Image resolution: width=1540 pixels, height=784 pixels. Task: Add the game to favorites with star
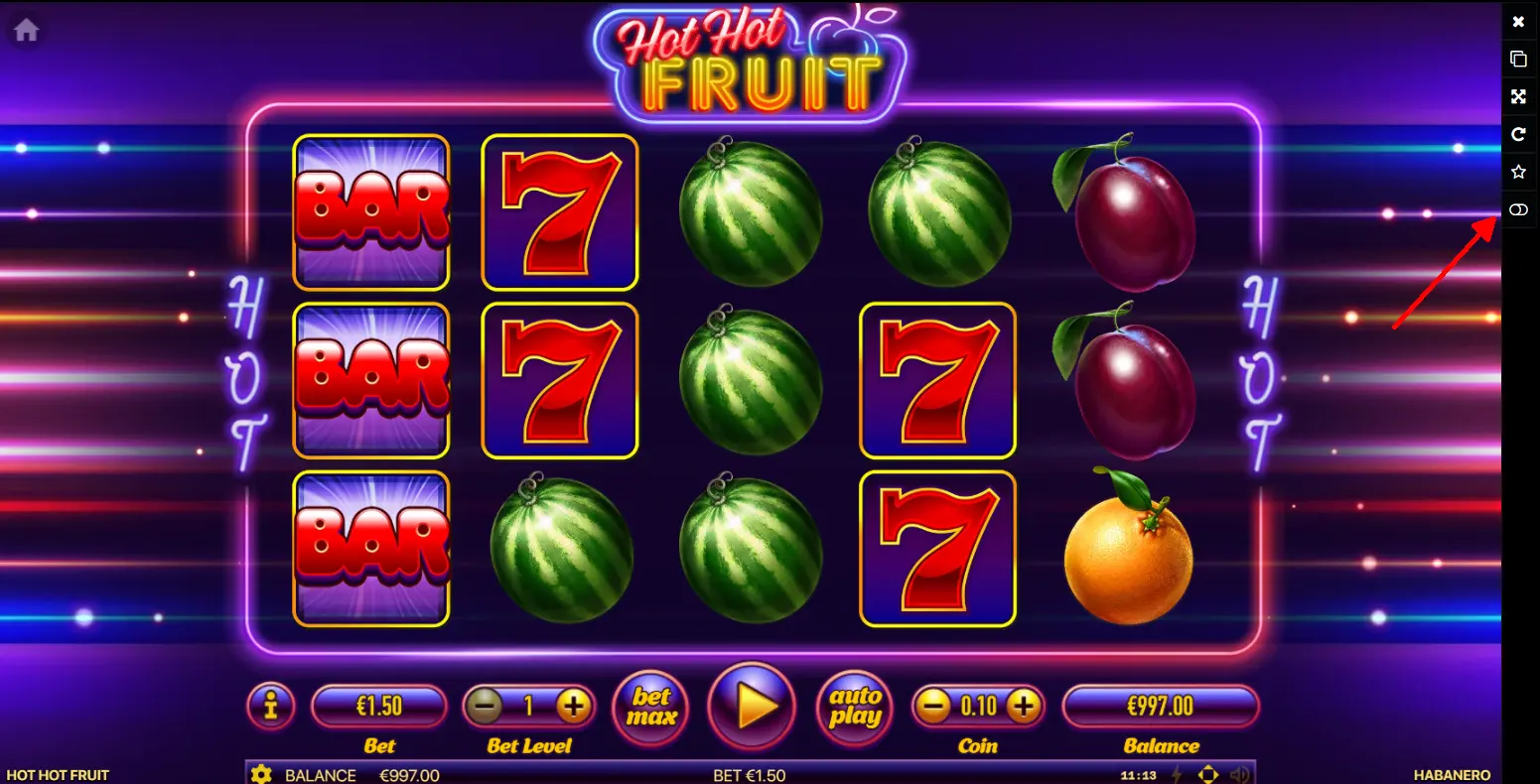1518,172
